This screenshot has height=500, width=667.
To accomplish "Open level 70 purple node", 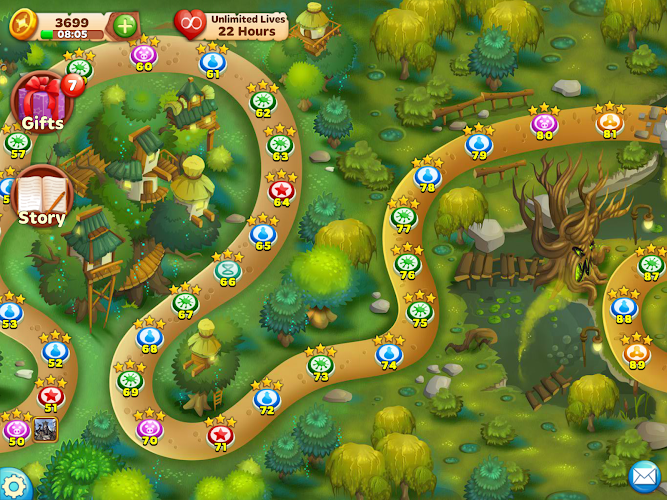I will [150, 428].
